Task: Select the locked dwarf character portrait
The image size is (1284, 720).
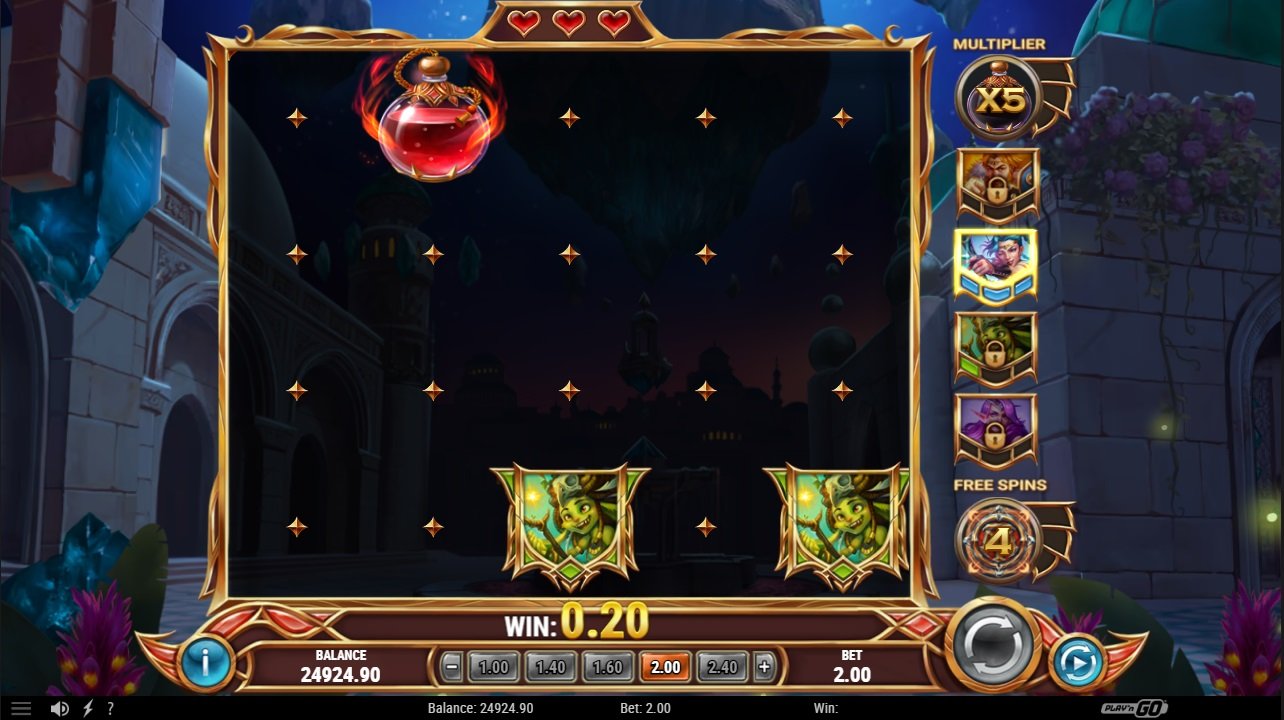Action: point(997,181)
